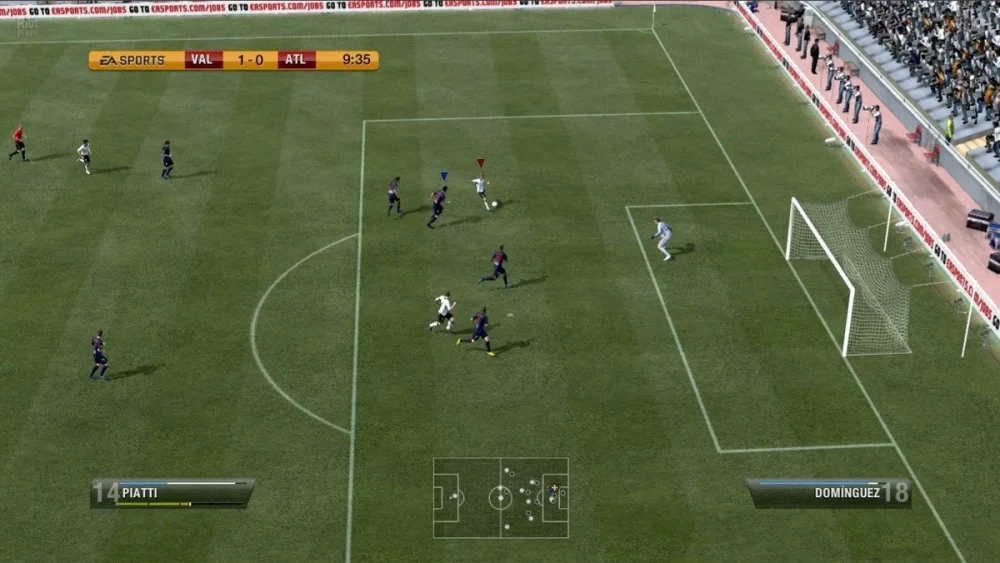Select the Domínguez player name panel
The width and height of the screenshot is (1000, 563).
point(828,492)
